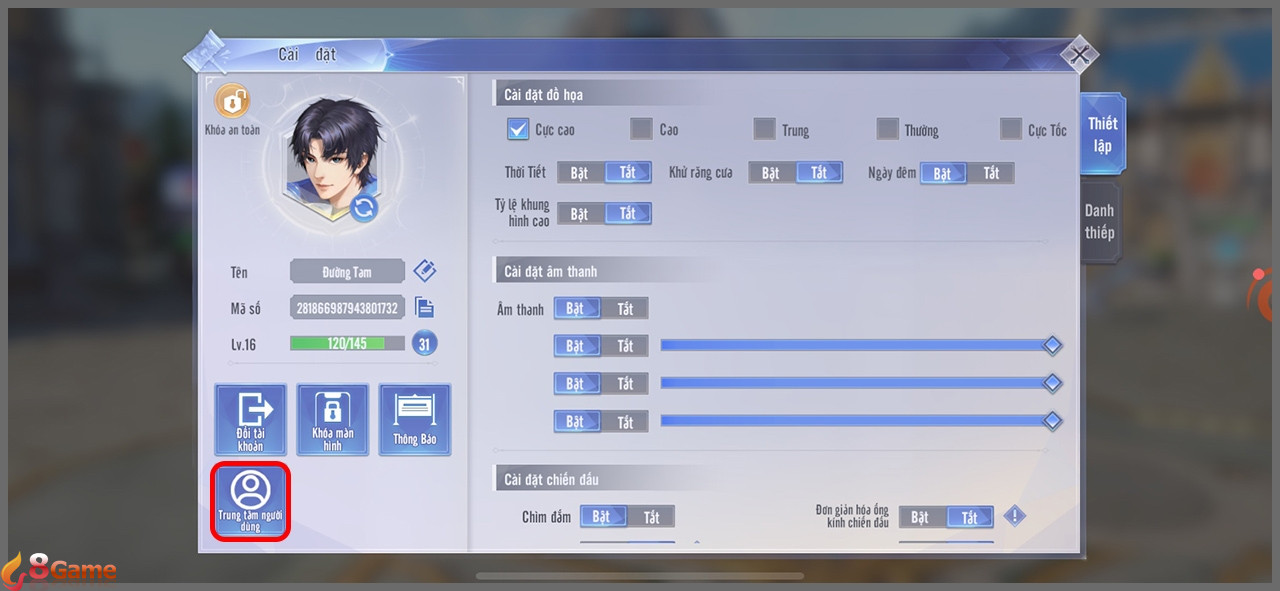Open the Thông Báo notices

(x=414, y=420)
